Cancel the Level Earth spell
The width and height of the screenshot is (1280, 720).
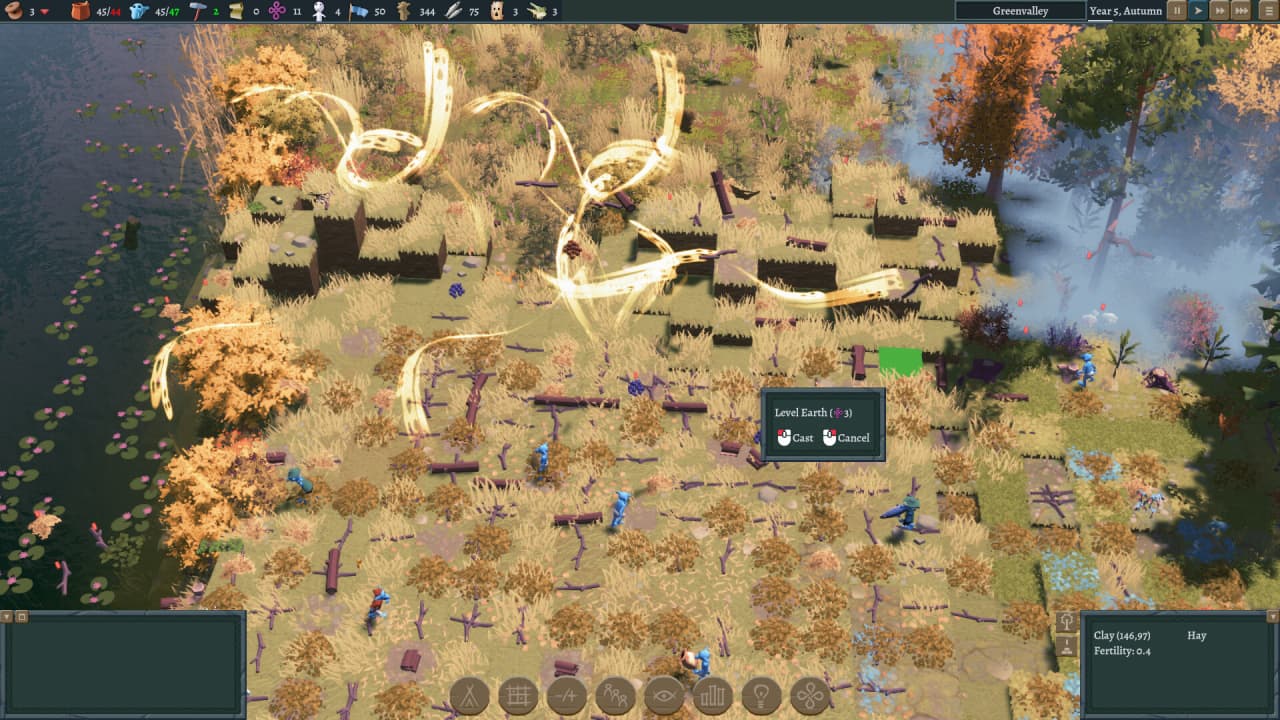[846, 438]
